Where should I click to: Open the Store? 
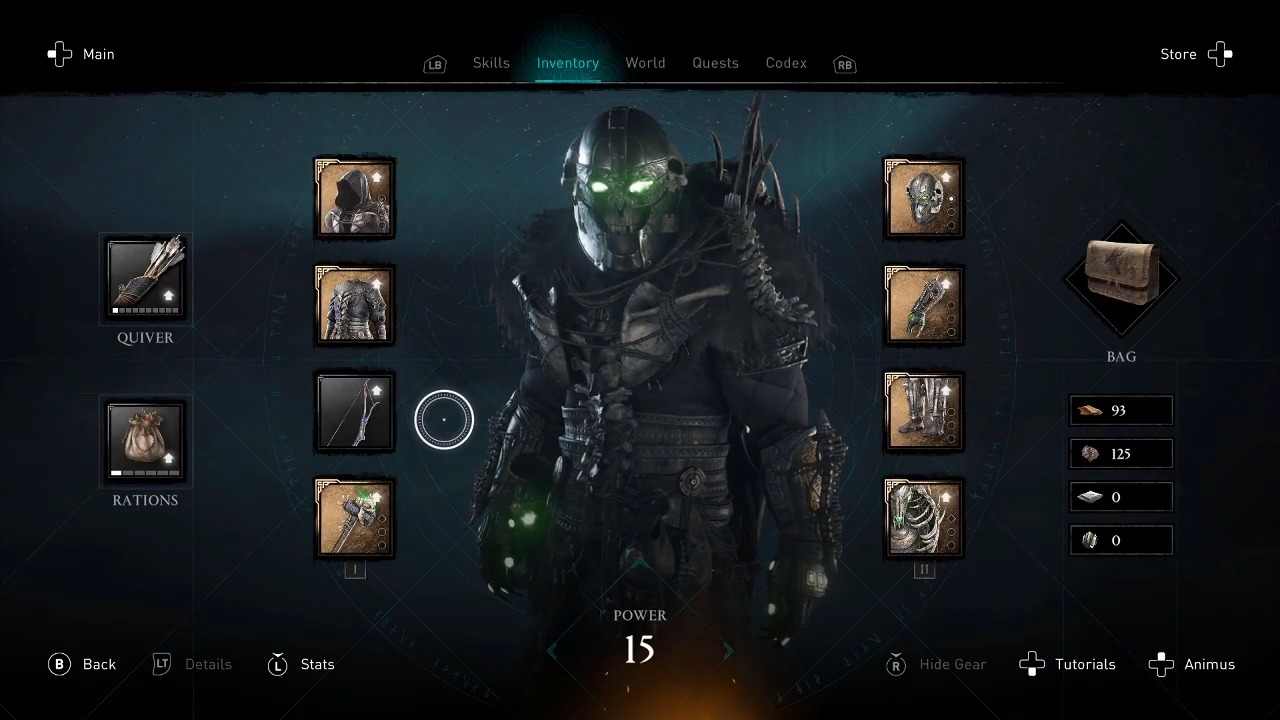tap(1196, 55)
